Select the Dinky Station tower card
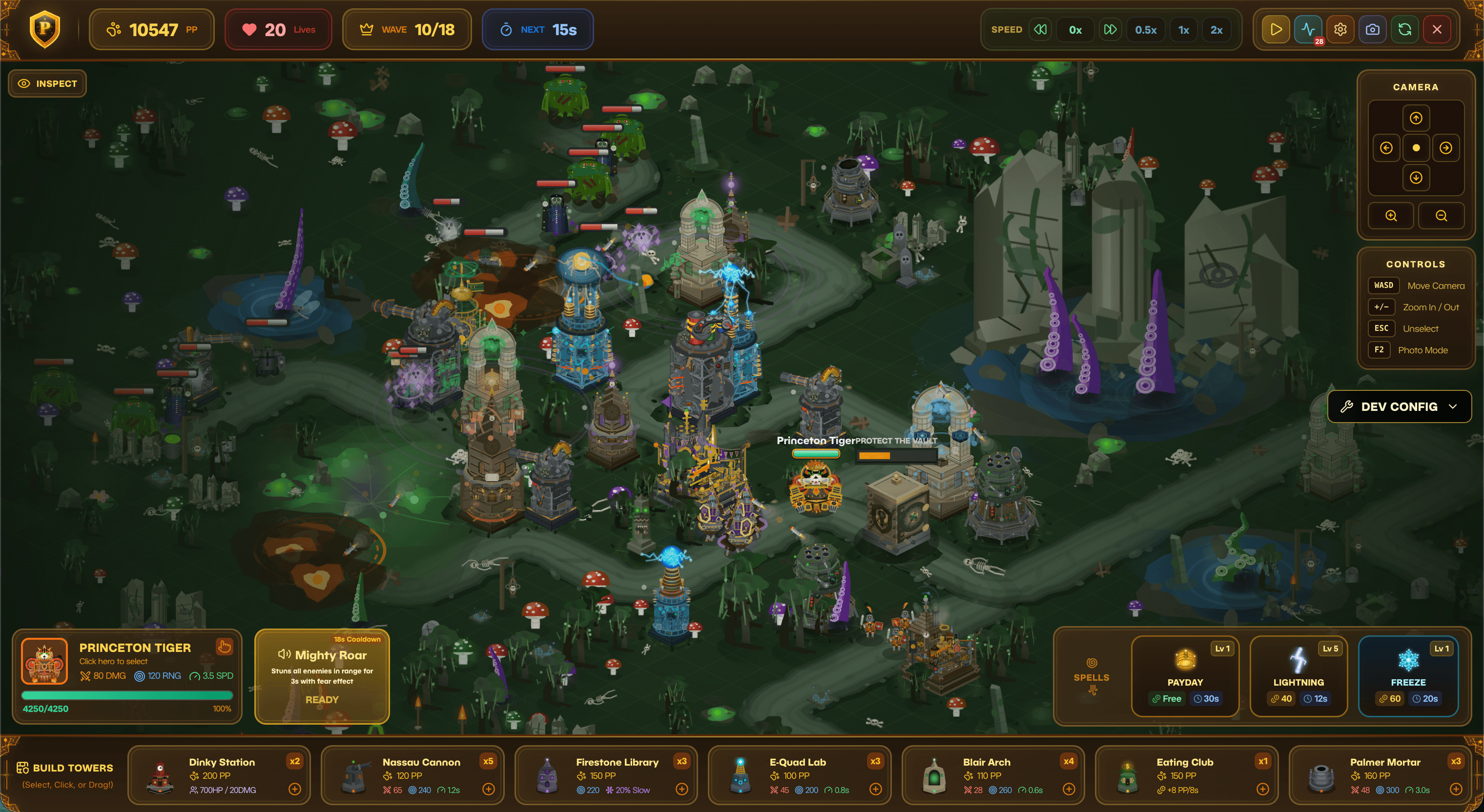The image size is (1484, 812). 219,775
